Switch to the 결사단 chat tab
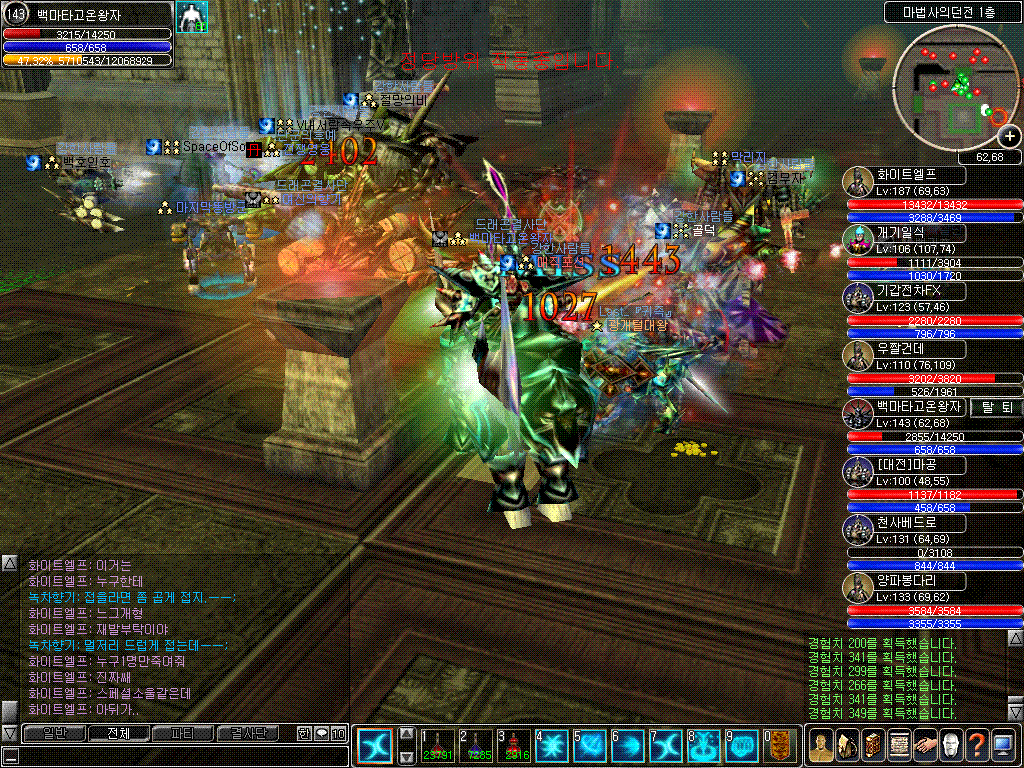 tap(249, 733)
